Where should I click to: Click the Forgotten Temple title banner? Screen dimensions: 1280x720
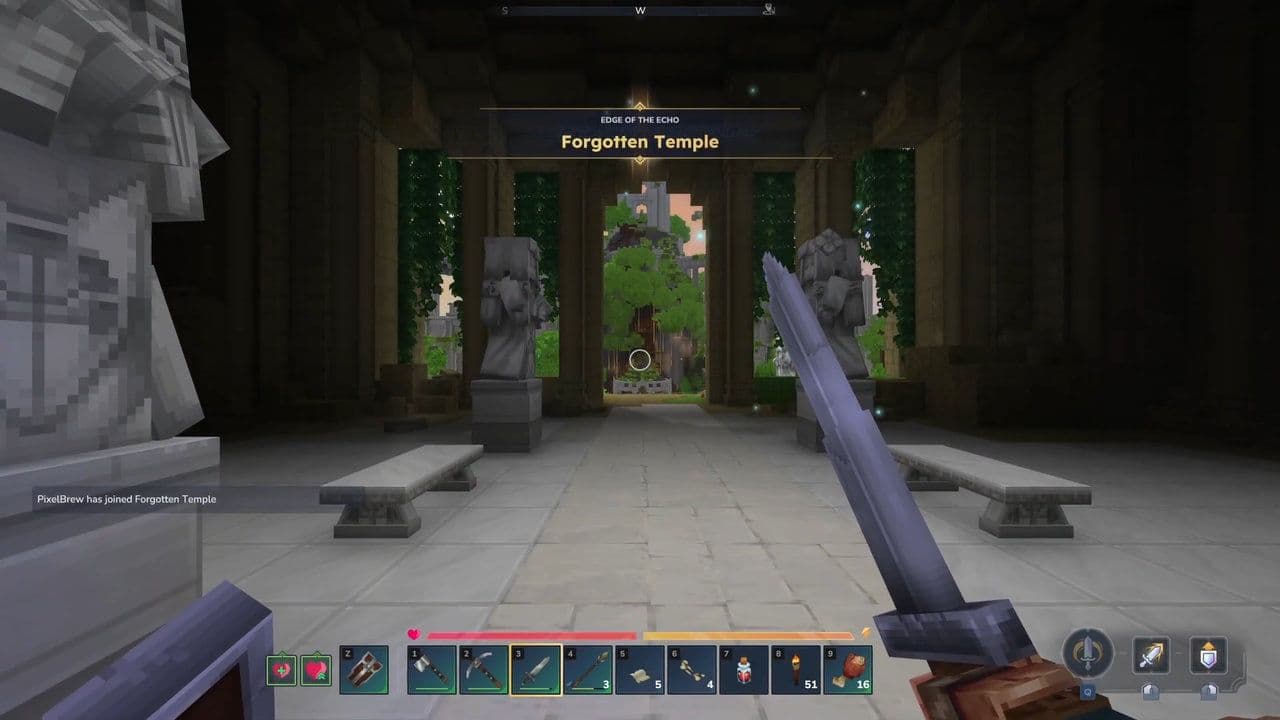(640, 141)
